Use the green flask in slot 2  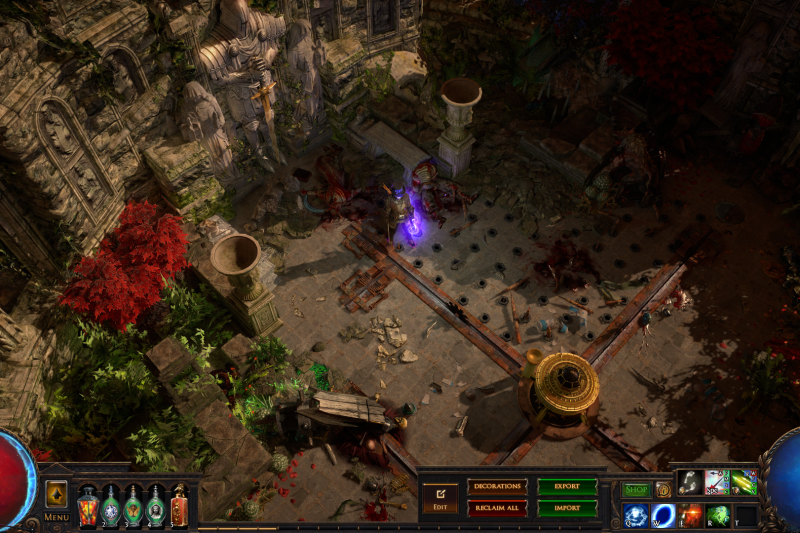click(111, 505)
